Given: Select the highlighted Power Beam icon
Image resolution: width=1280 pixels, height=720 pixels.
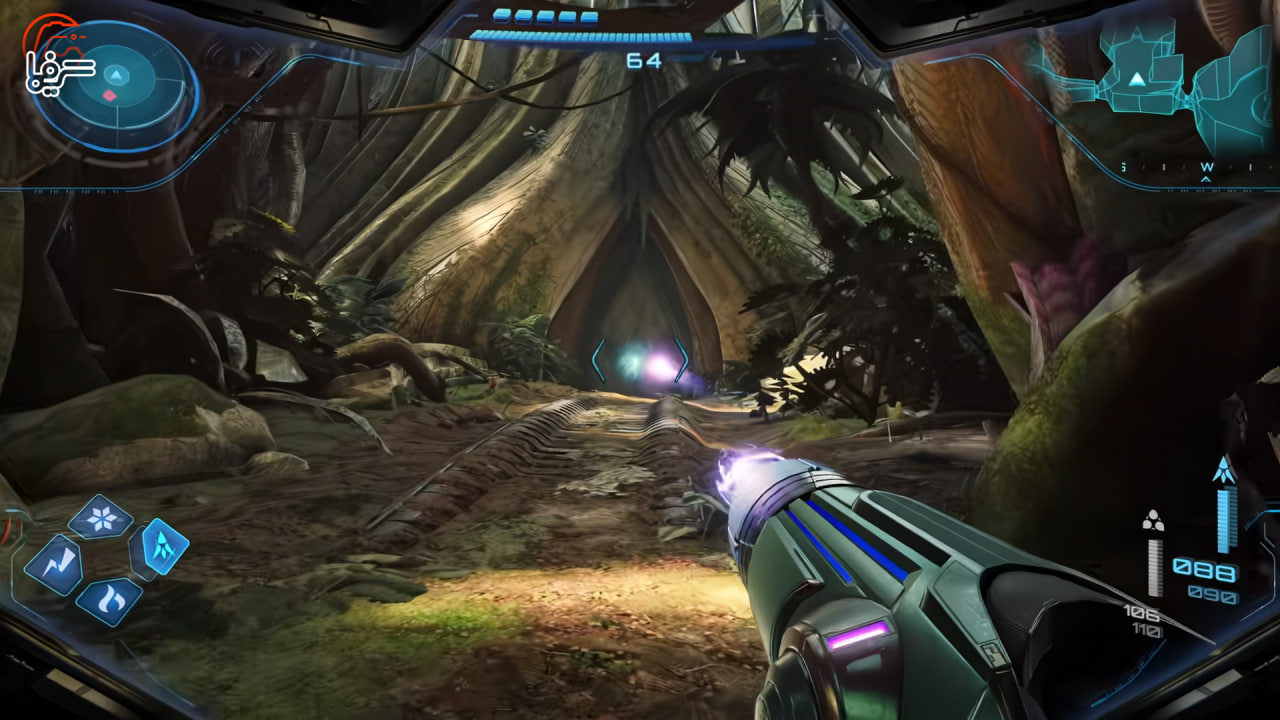Looking at the screenshot, I should (x=166, y=548).
